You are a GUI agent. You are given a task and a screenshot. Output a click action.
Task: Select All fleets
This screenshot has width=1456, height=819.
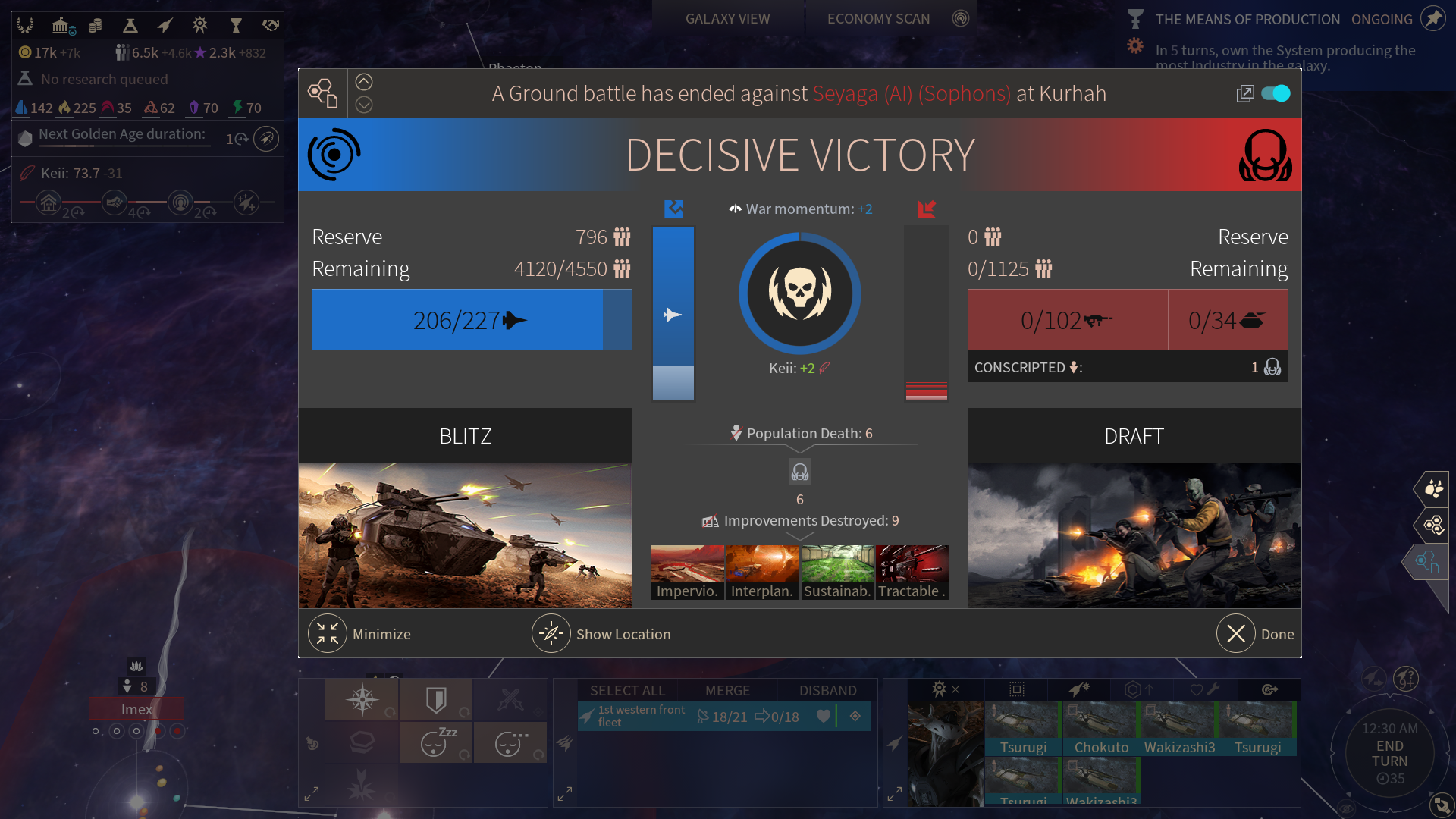point(627,690)
